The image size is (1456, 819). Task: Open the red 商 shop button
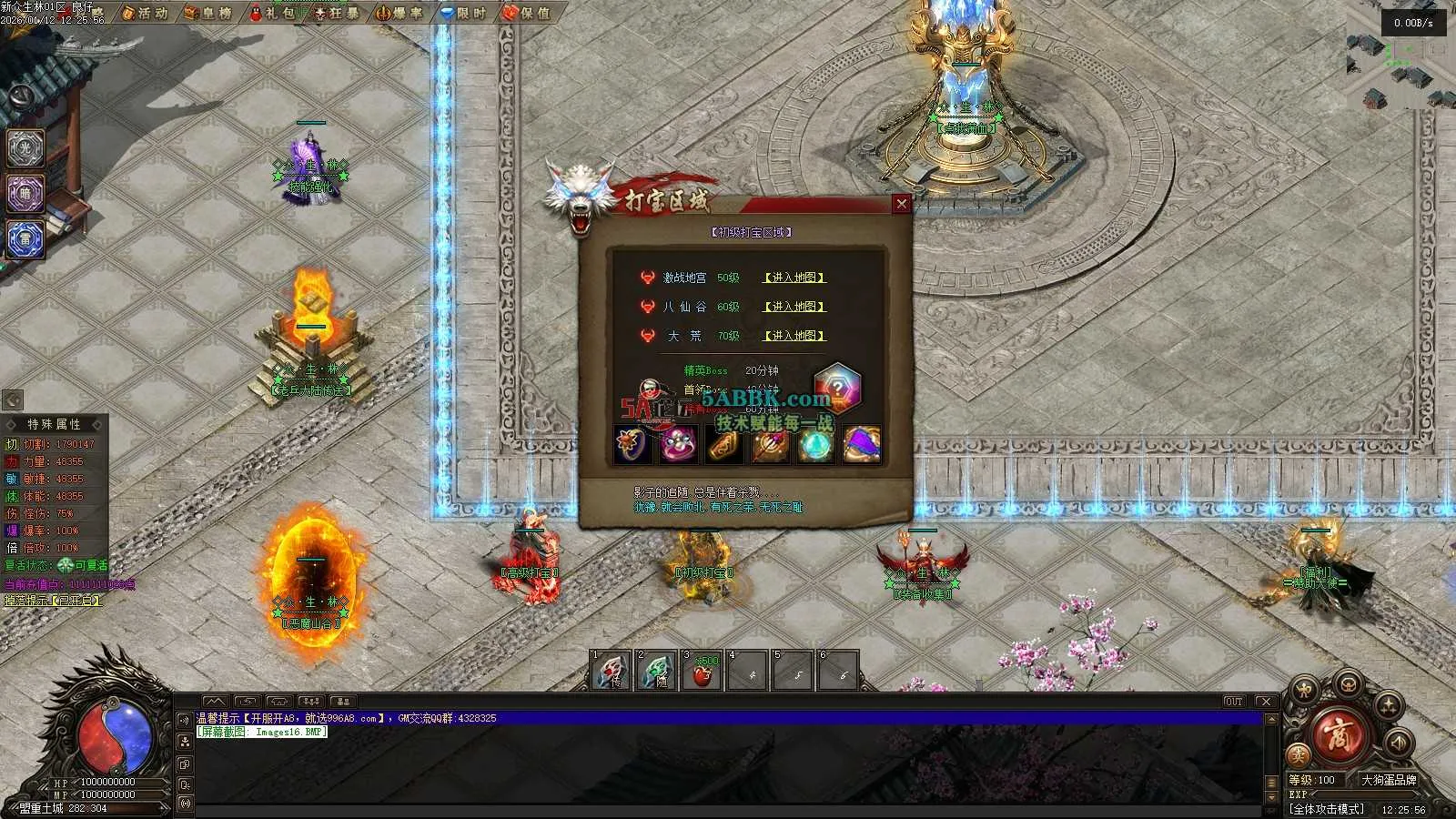[x=1340, y=735]
